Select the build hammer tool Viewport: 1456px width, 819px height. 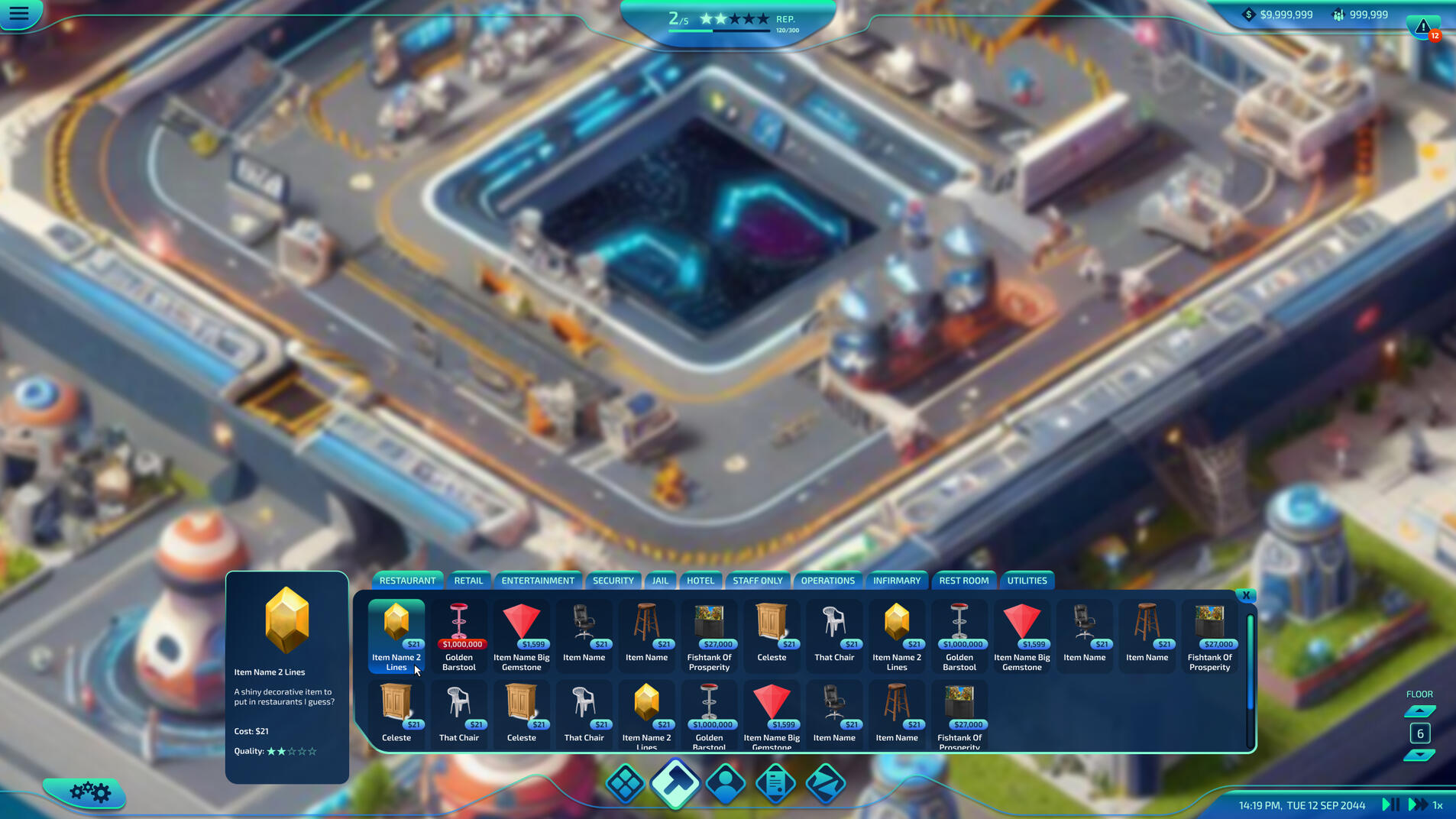click(x=675, y=782)
